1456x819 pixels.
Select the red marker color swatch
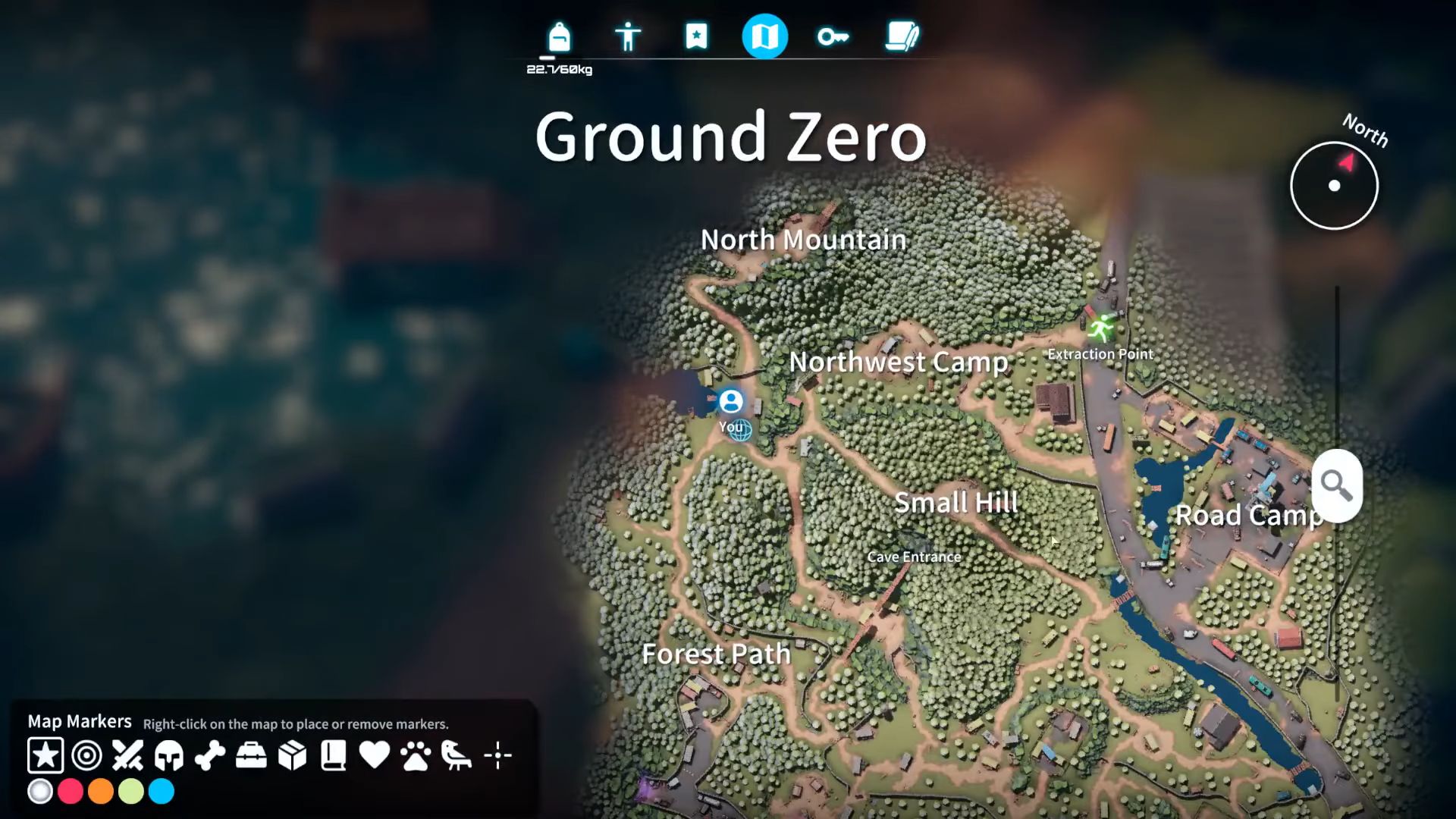pyautogui.click(x=70, y=791)
